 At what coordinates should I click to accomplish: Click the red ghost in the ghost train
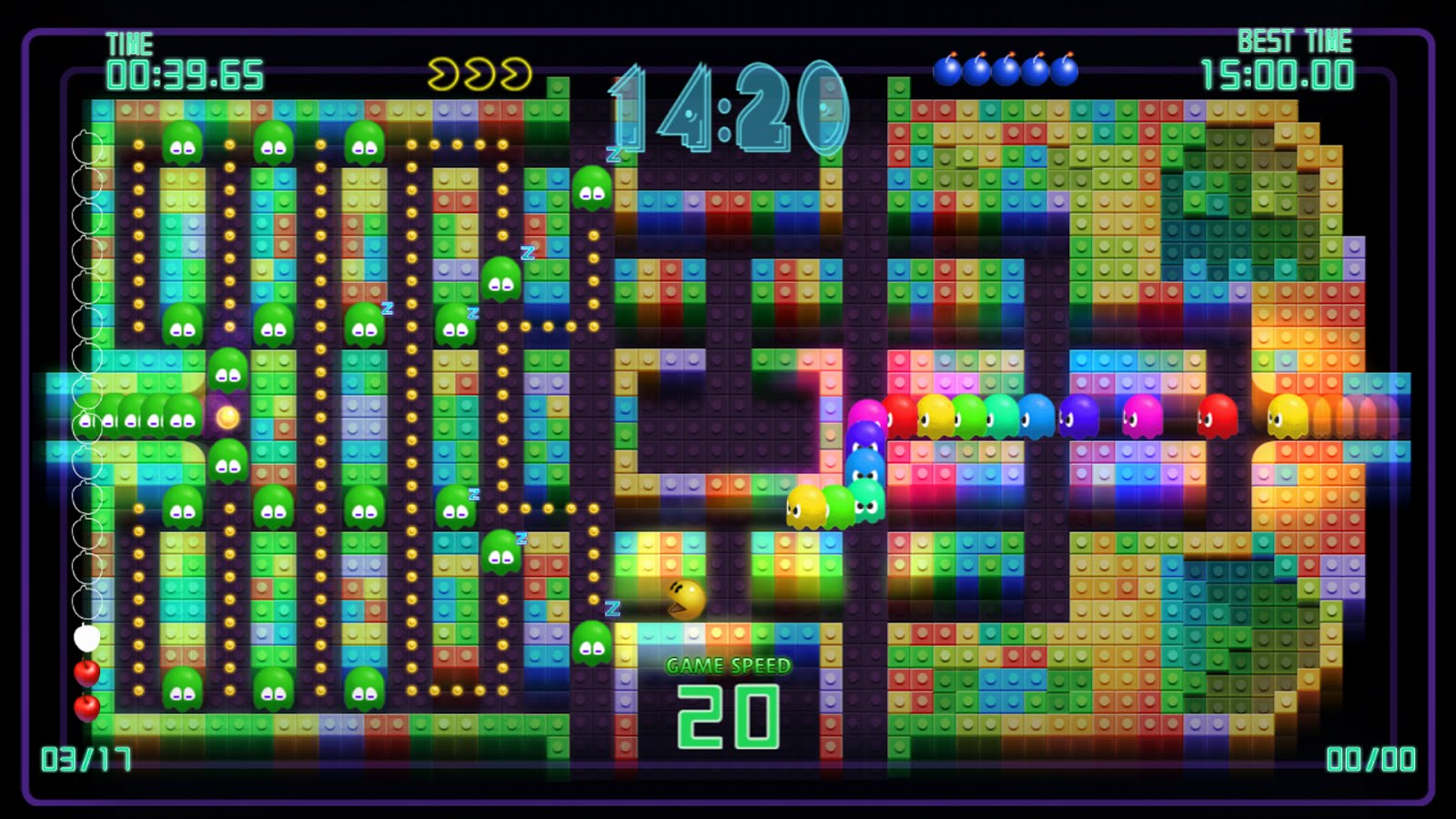[1219, 416]
